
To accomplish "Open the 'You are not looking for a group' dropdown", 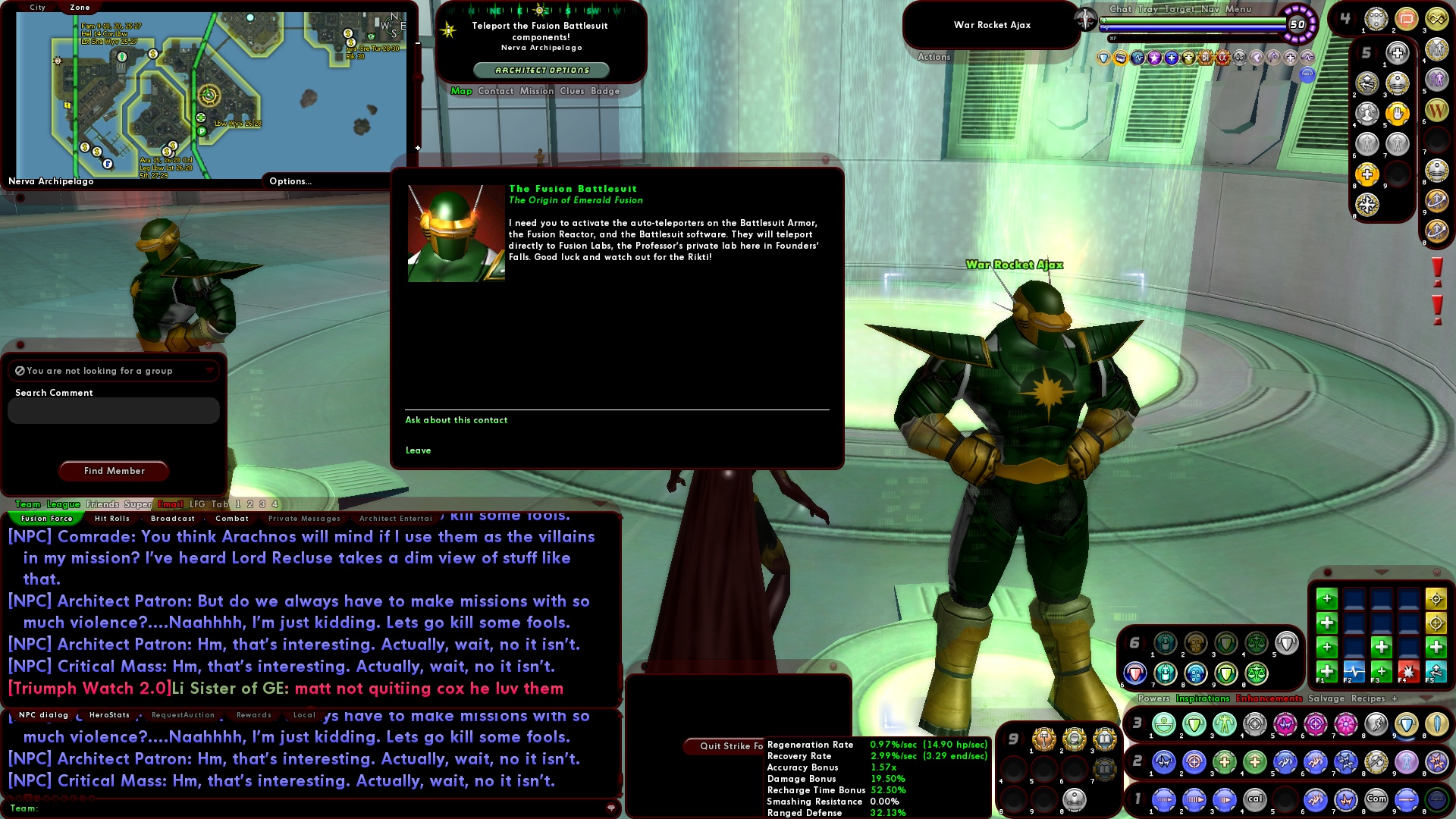I will click(x=210, y=371).
